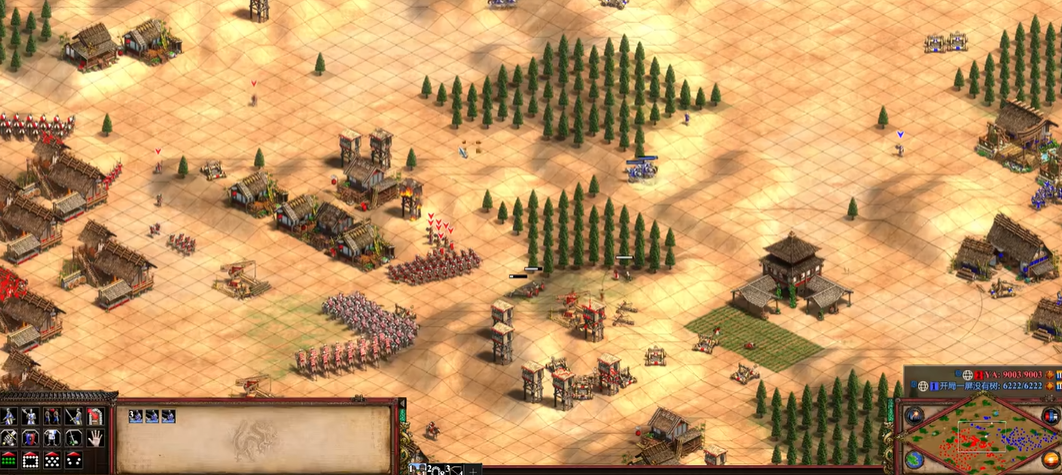Select the line formation with green dots

[x=9, y=461]
